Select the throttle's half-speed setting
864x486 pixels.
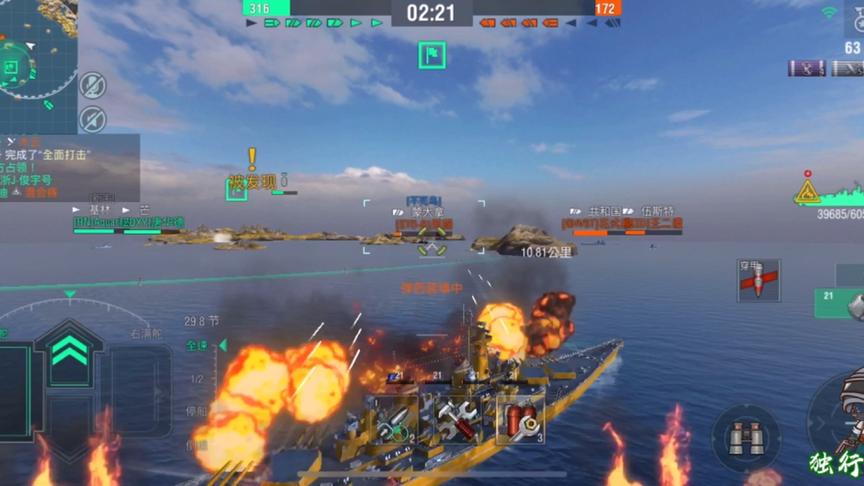(197, 379)
